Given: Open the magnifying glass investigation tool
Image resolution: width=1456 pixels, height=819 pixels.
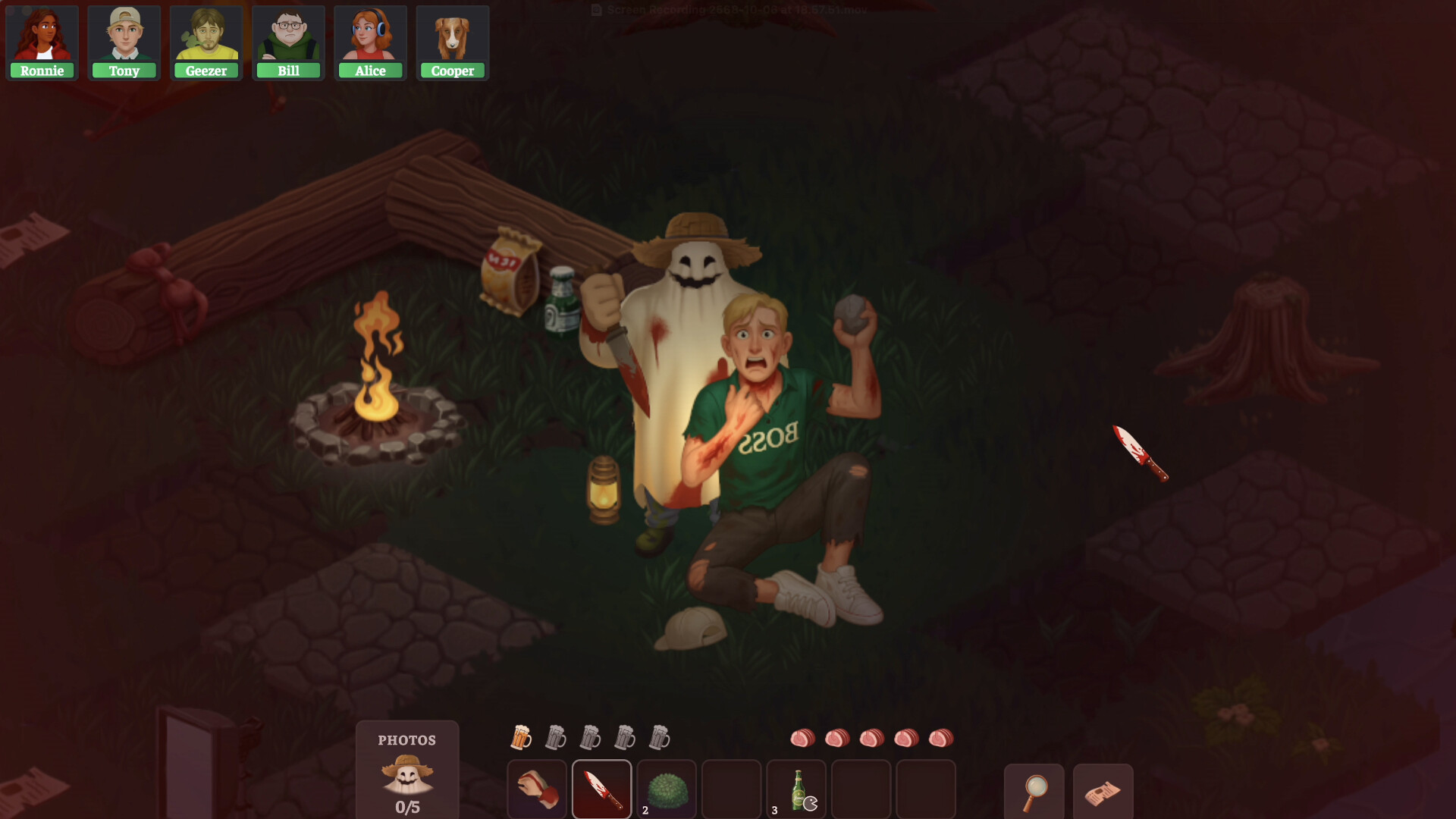Looking at the screenshot, I should click(x=1034, y=792).
